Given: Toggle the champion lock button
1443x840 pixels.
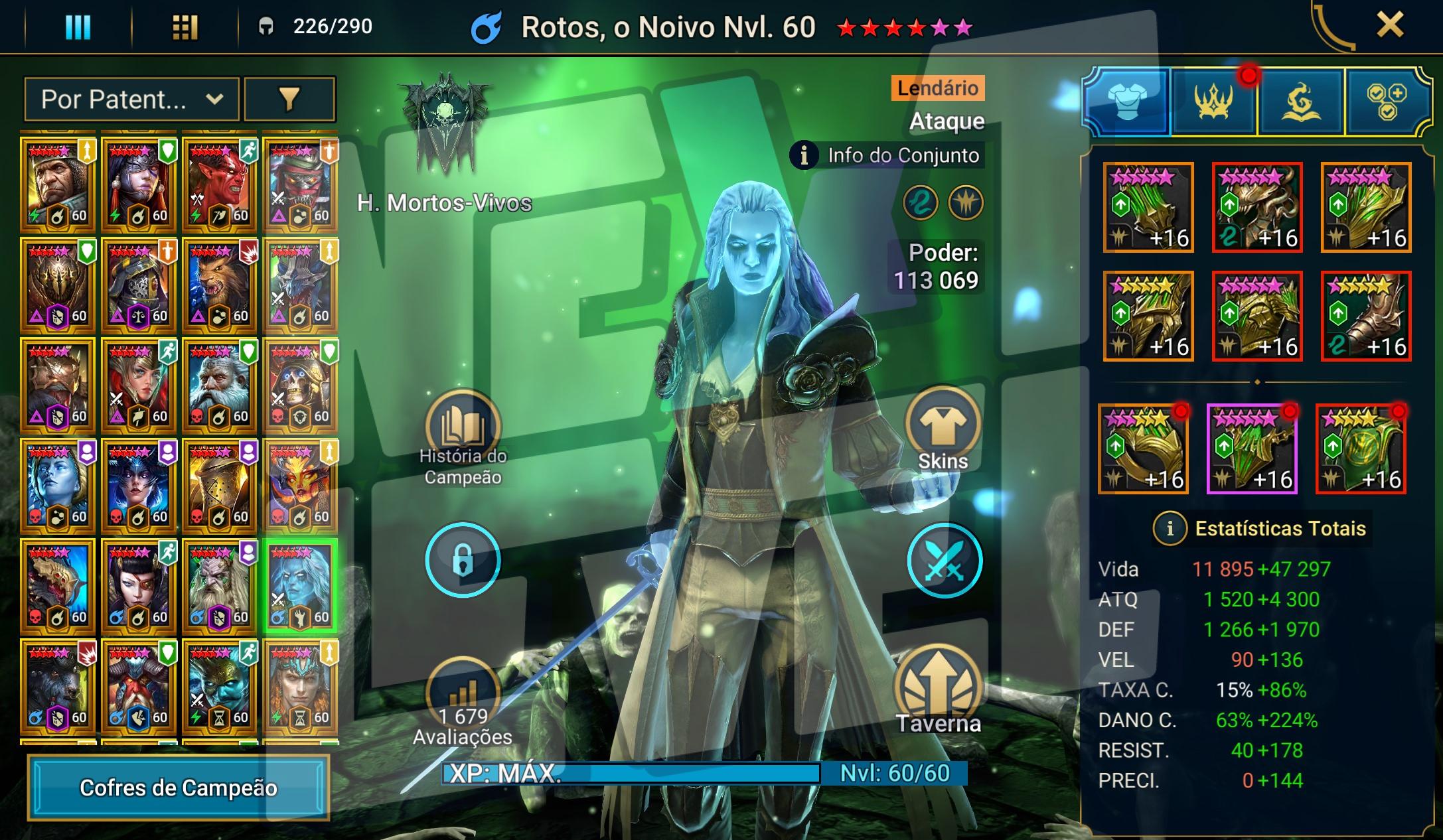Looking at the screenshot, I should tap(463, 560).
